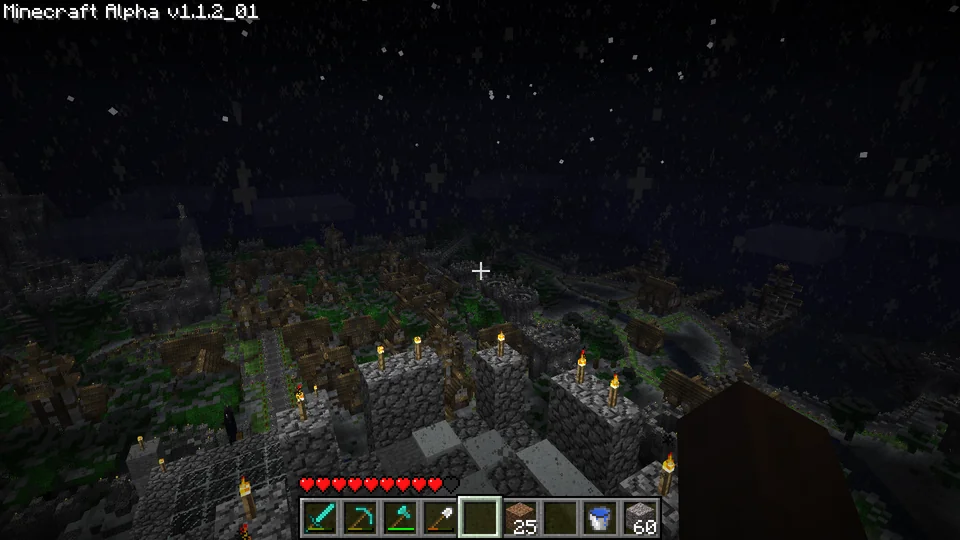Image resolution: width=960 pixels, height=540 pixels.
Task: Click the highlighted empty hotbar slot
Action: click(480, 517)
